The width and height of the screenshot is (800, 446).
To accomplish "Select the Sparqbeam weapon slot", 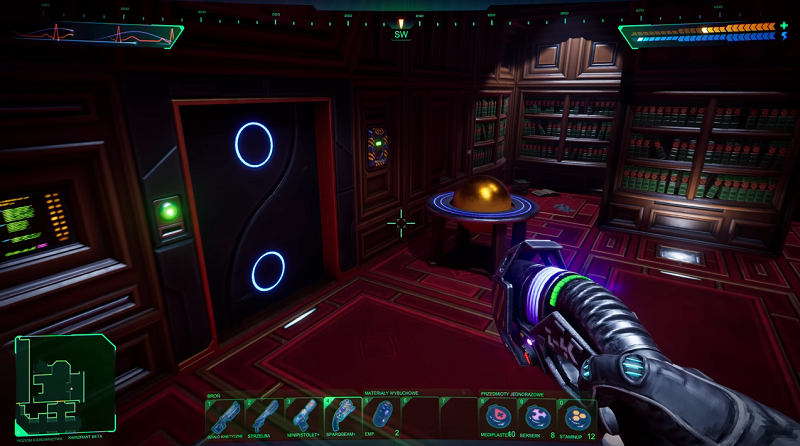I will point(342,417).
